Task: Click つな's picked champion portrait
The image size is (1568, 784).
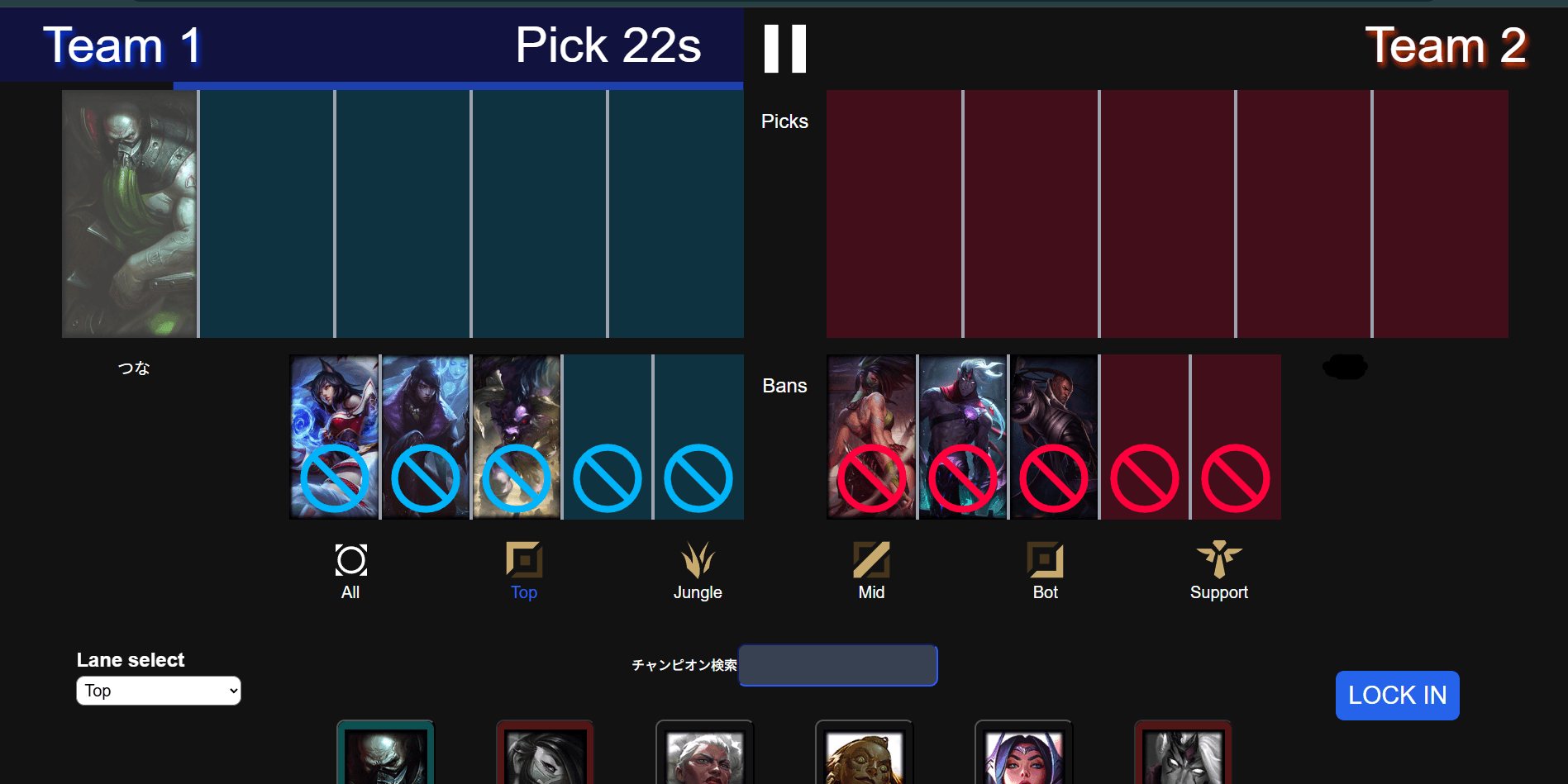Action: 129,213
